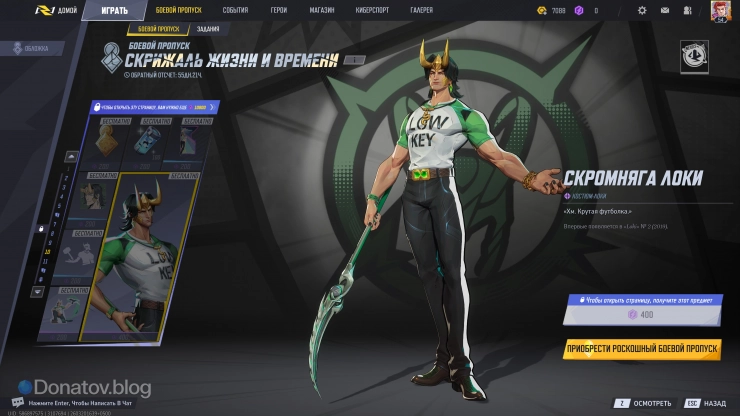Open the События (Events) menu

(236, 10)
